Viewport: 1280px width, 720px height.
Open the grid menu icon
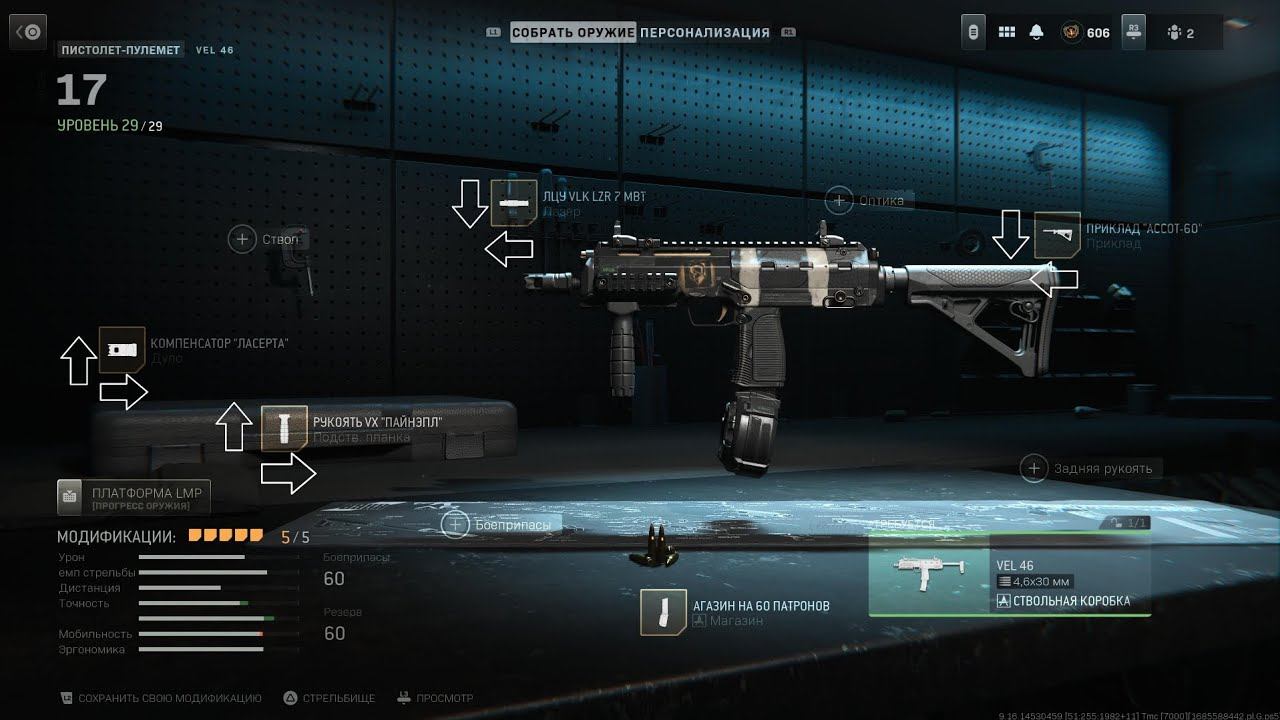(1006, 32)
